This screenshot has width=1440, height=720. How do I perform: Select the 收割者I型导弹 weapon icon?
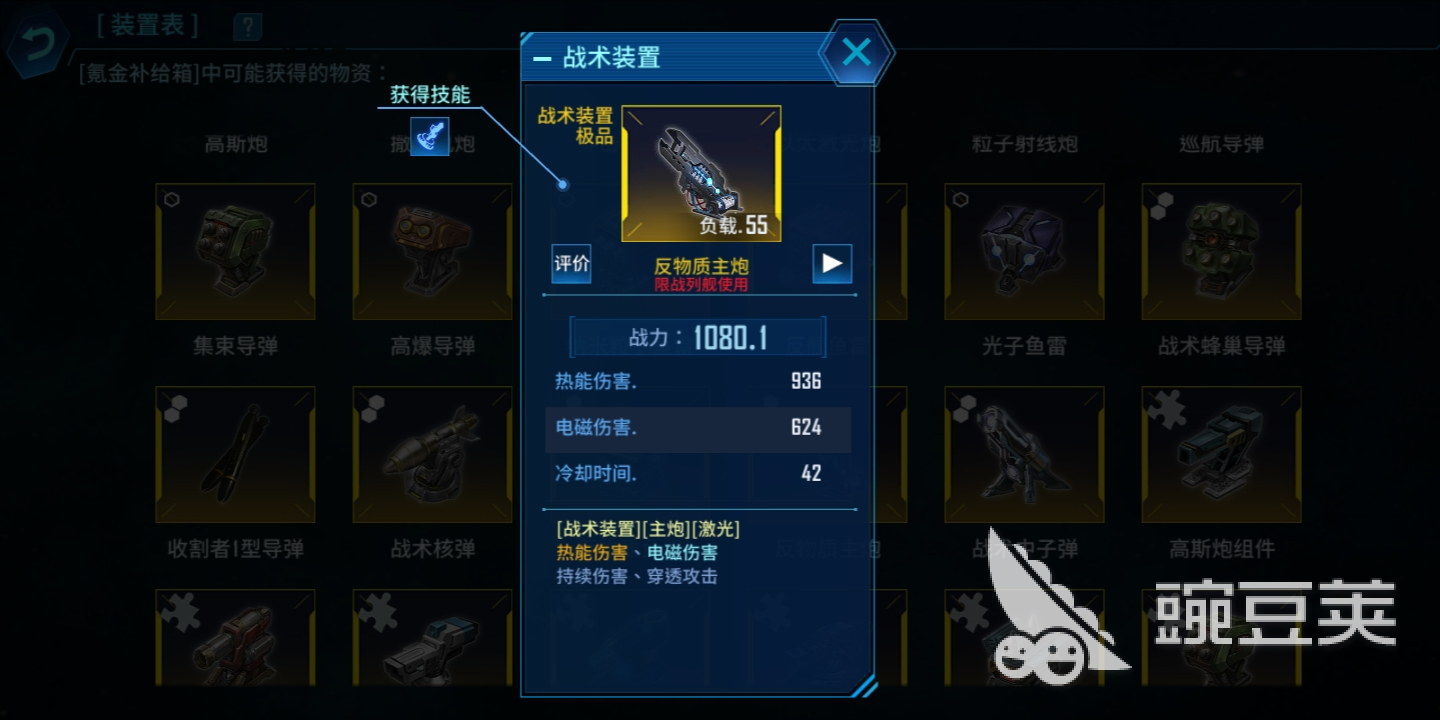235,453
